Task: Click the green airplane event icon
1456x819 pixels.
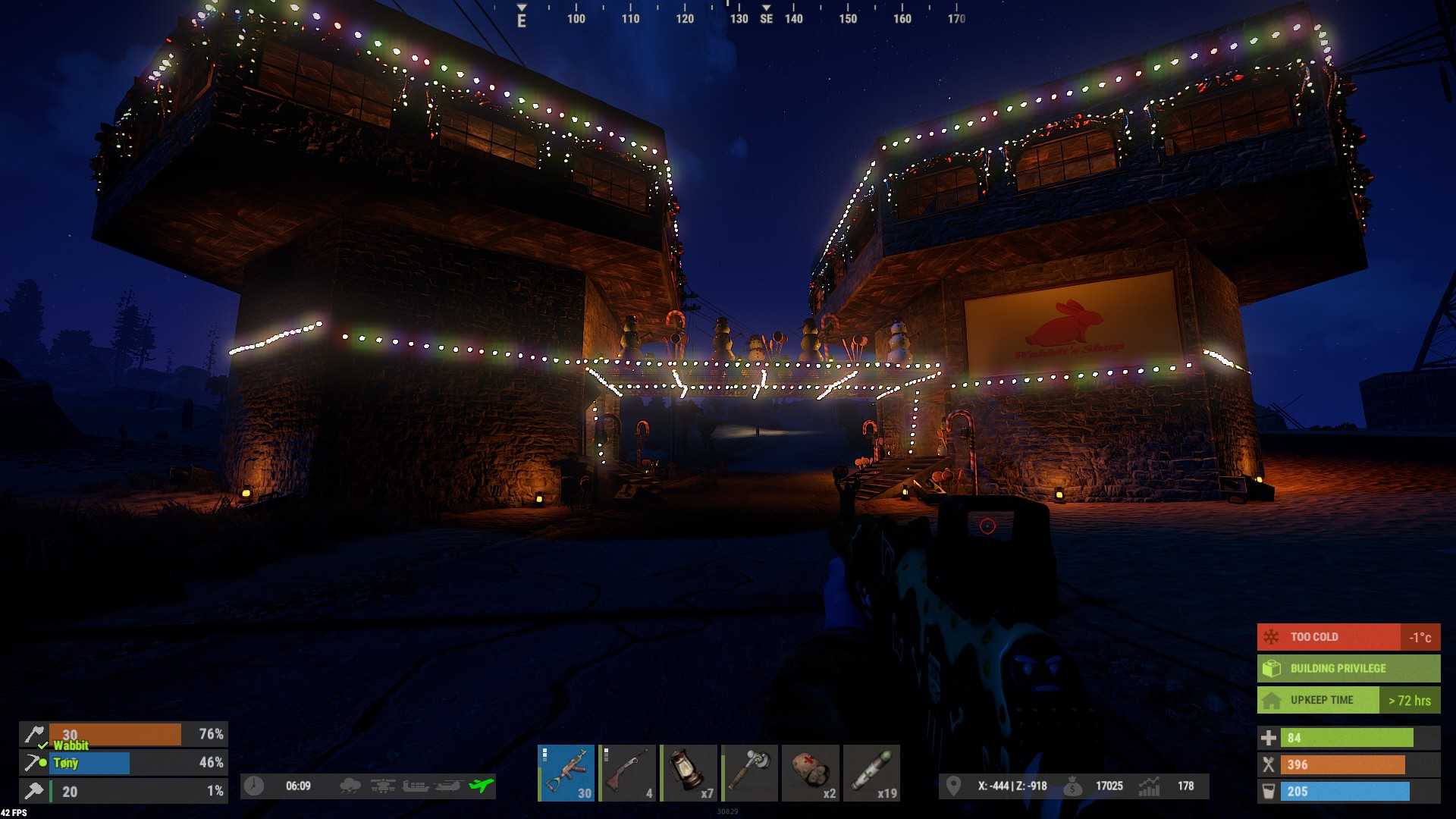Action: [x=481, y=786]
